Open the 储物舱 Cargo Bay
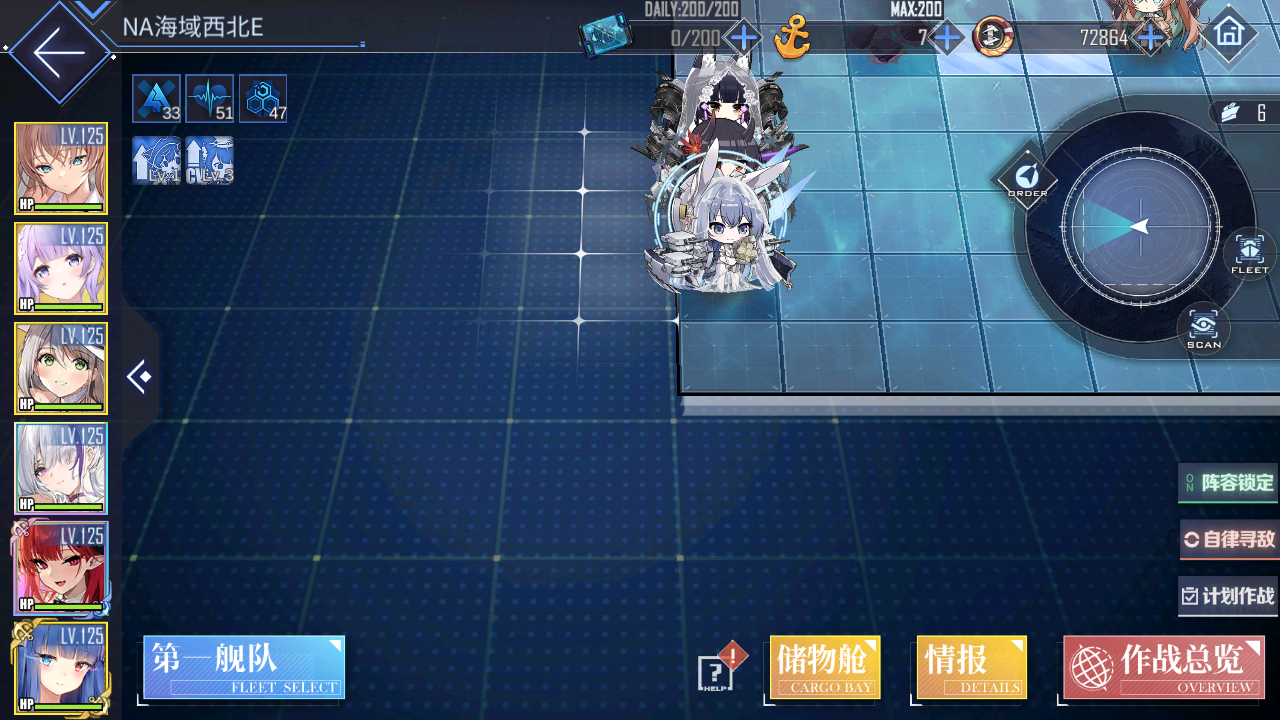Image resolution: width=1280 pixels, height=720 pixels. 825,667
